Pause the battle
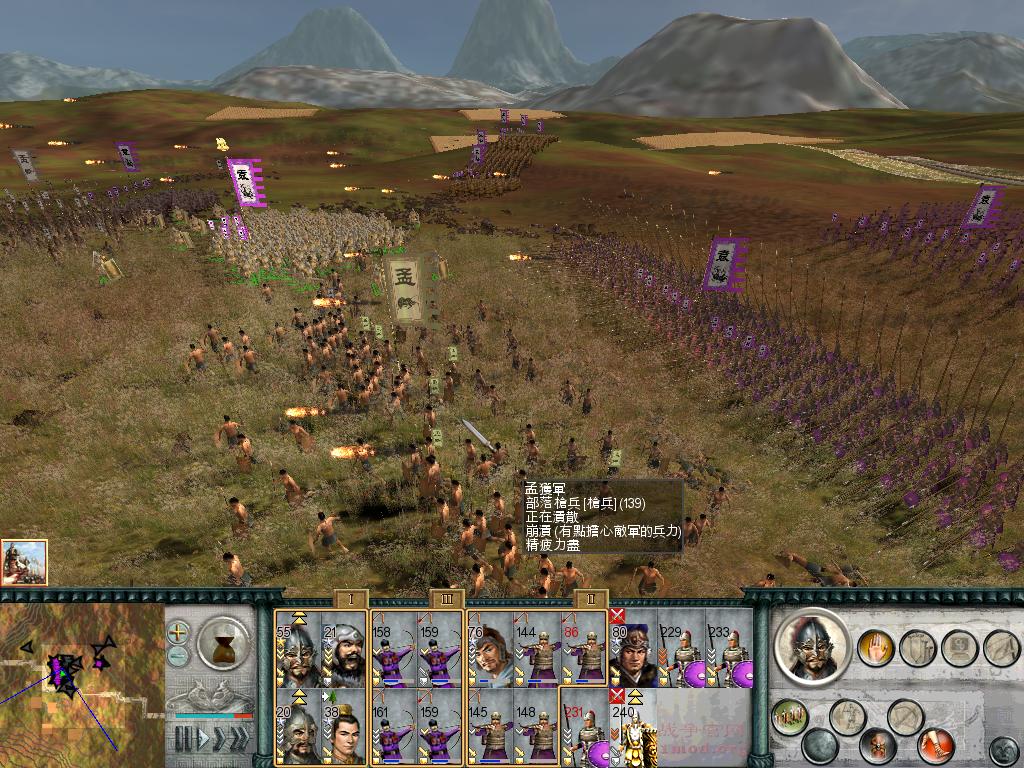 tap(182, 739)
